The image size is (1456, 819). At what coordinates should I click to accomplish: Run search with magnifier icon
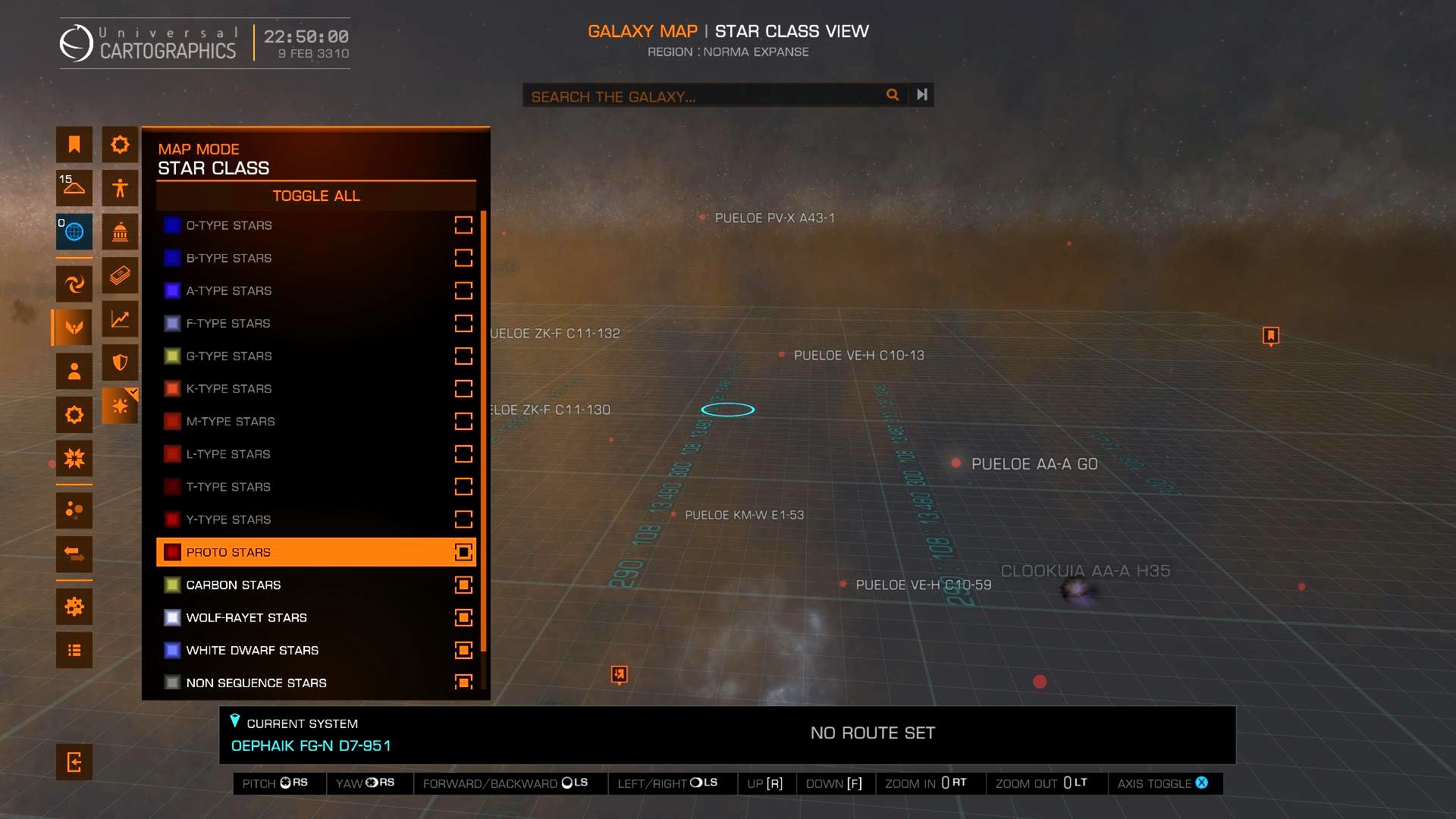point(893,95)
